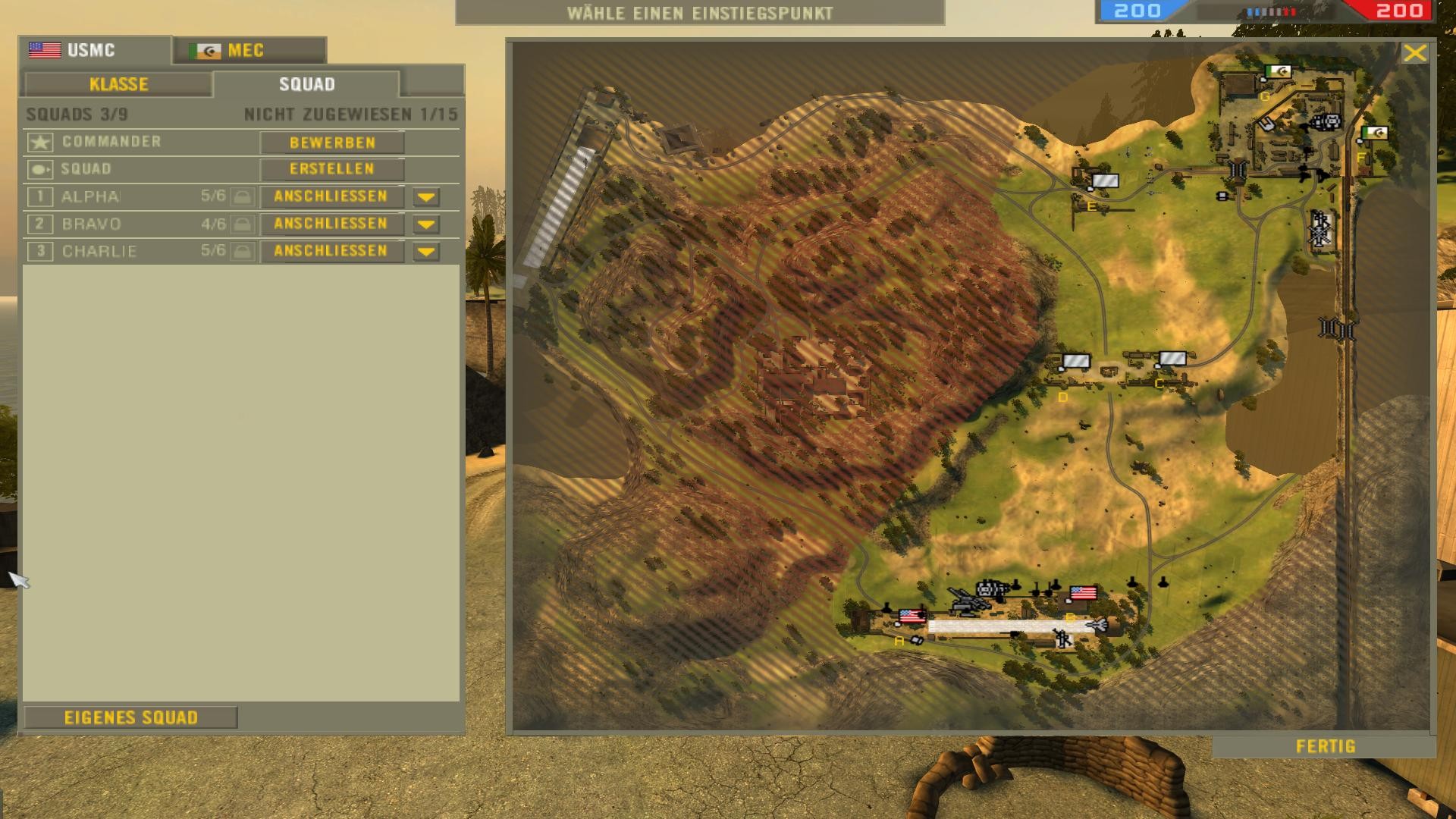Open the KLASSE tab
The width and height of the screenshot is (1456, 819).
tap(118, 84)
